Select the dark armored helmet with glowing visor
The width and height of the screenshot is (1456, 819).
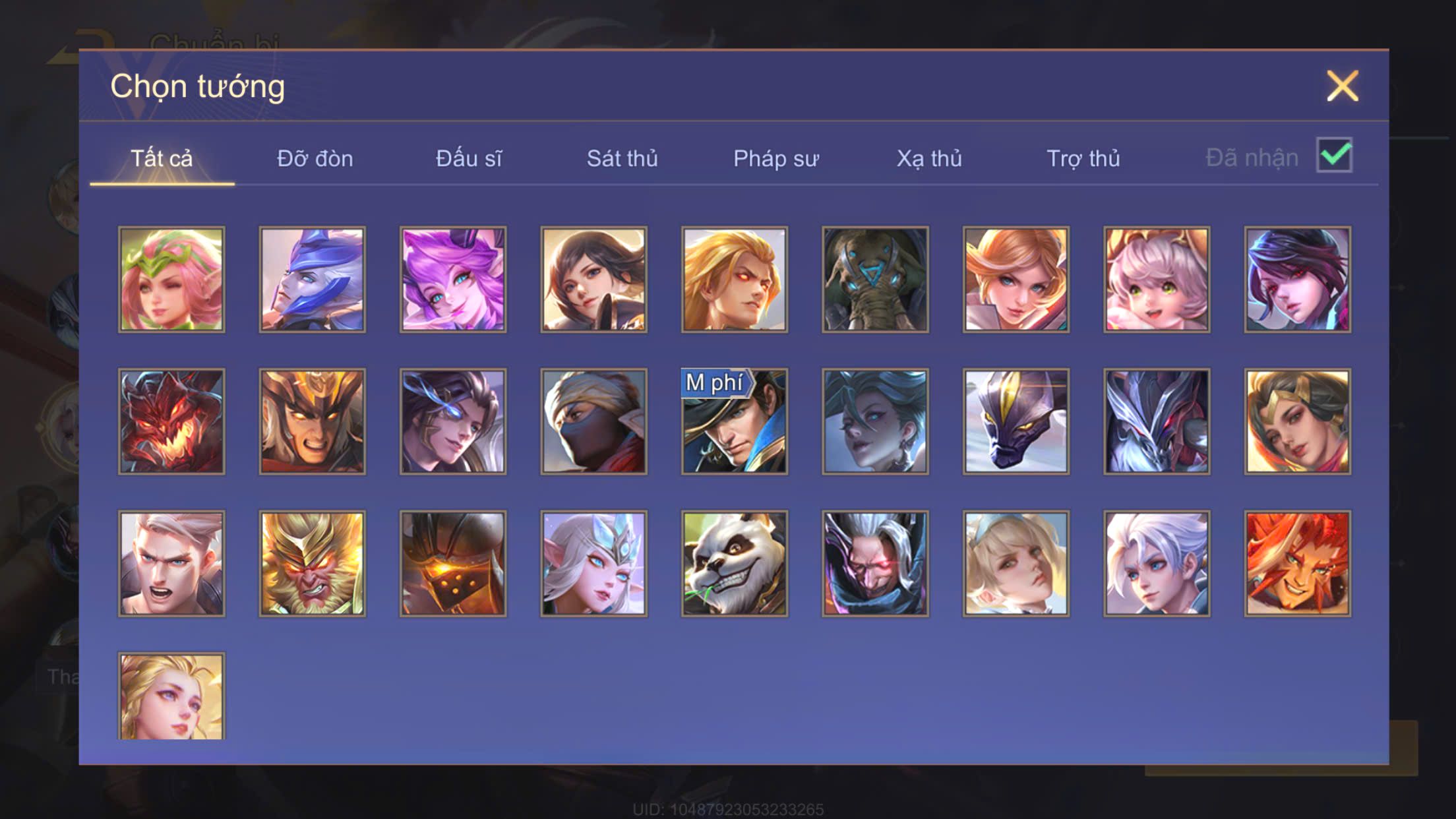tap(453, 564)
